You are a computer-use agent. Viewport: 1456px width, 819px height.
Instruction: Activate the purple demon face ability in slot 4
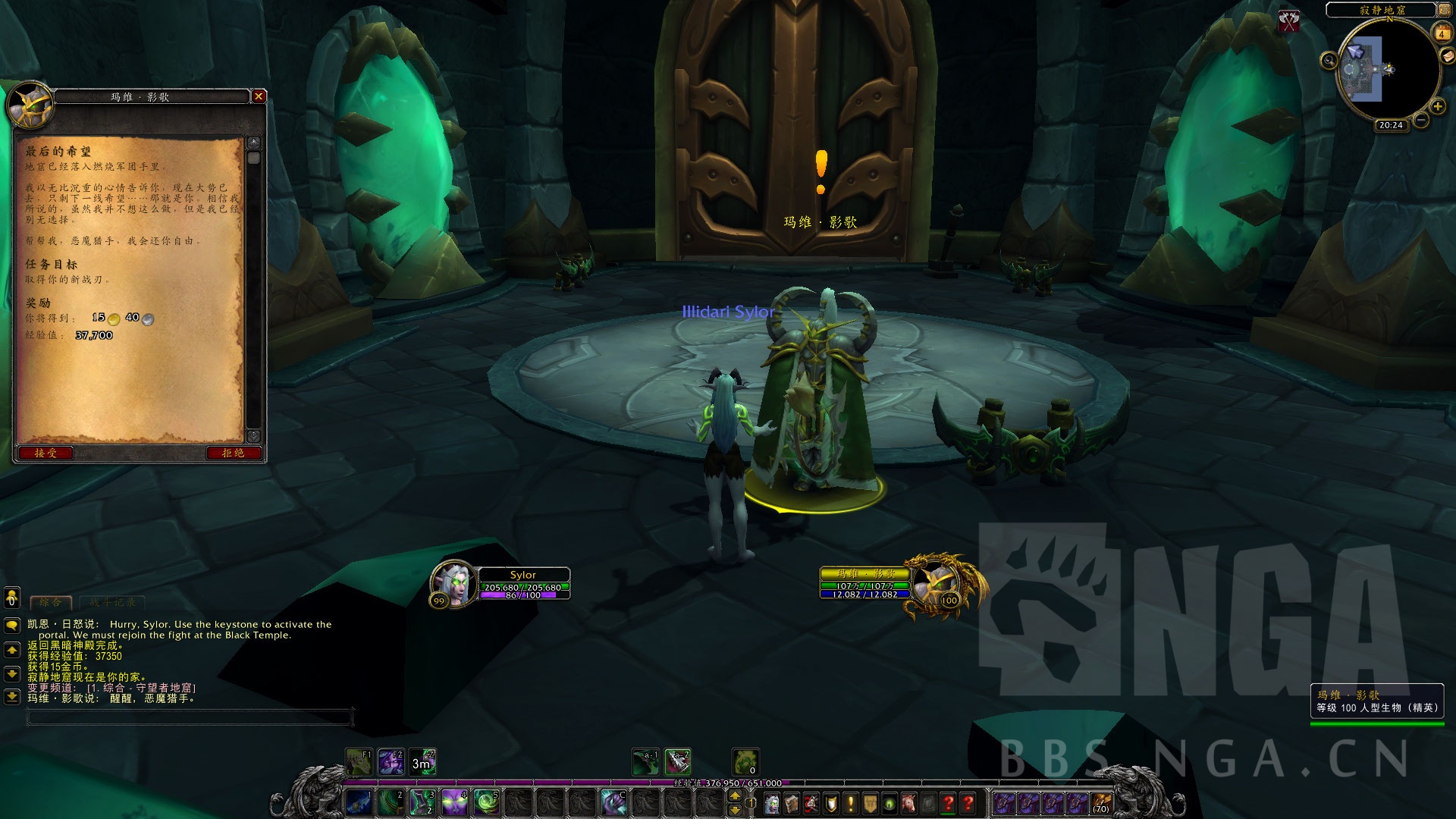[x=454, y=802]
